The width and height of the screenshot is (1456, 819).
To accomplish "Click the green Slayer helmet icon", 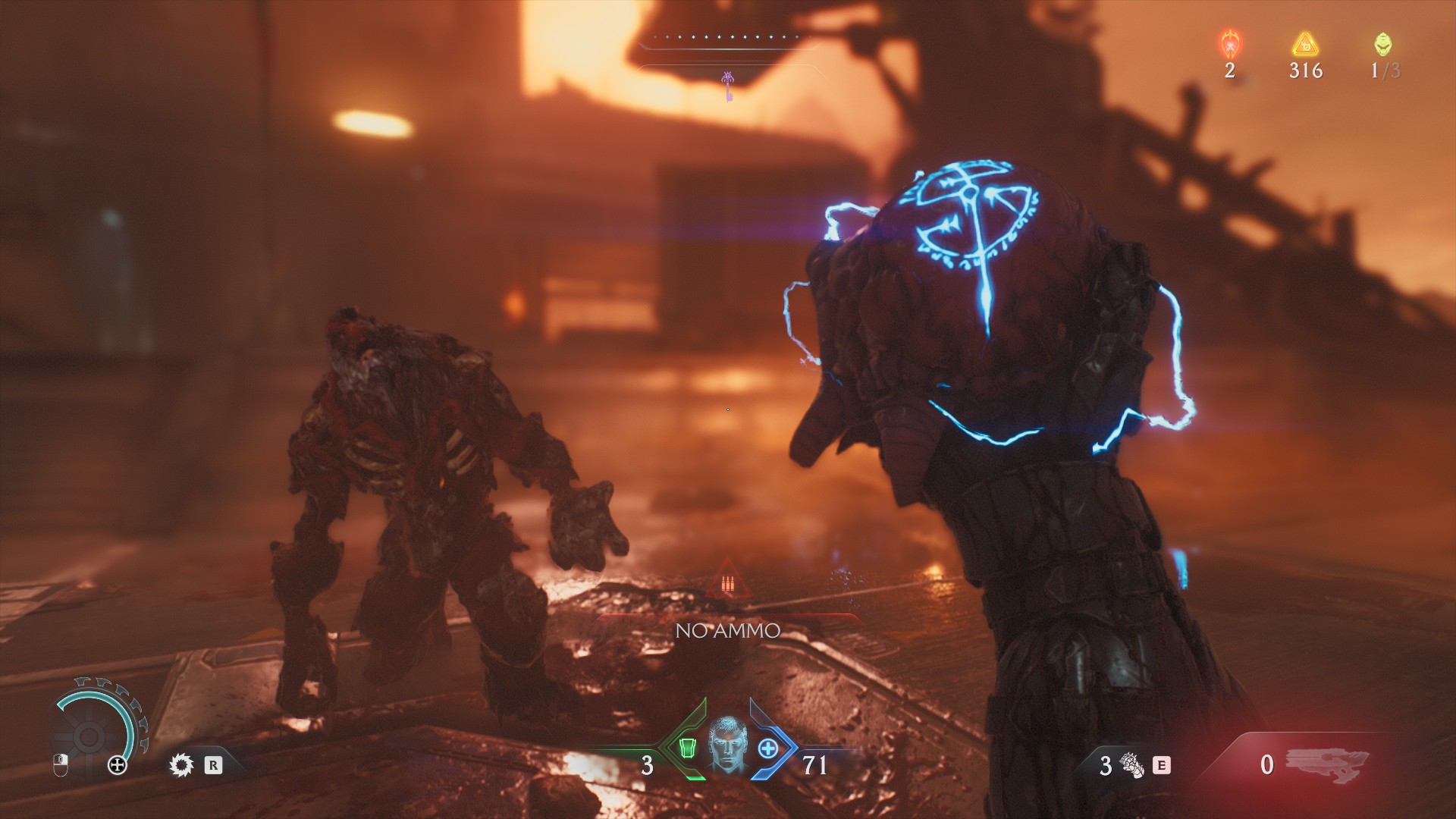I will pyautogui.click(x=1382, y=44).
